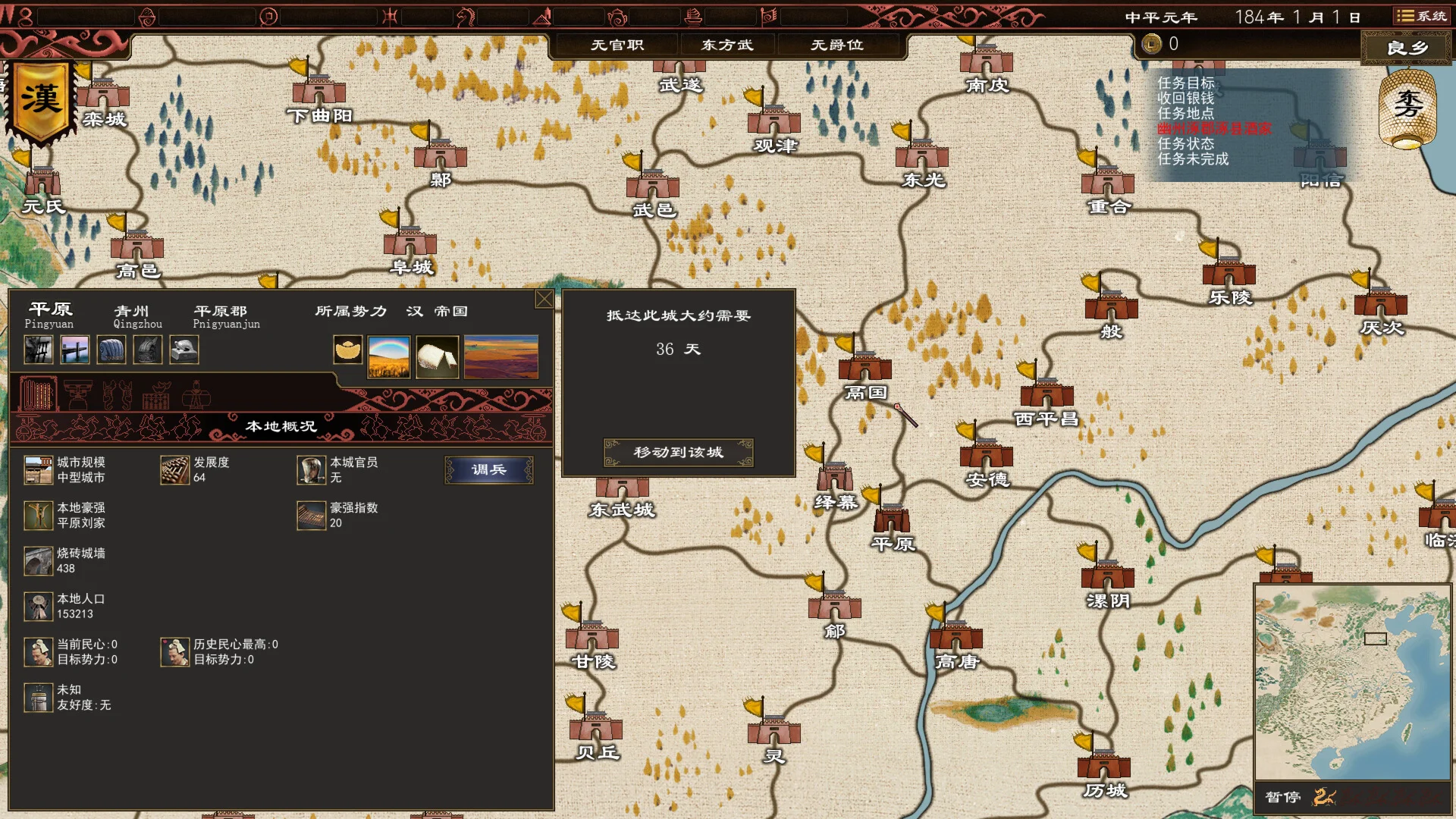
Task: Click the world minimap
Action: coord(1352,681)
